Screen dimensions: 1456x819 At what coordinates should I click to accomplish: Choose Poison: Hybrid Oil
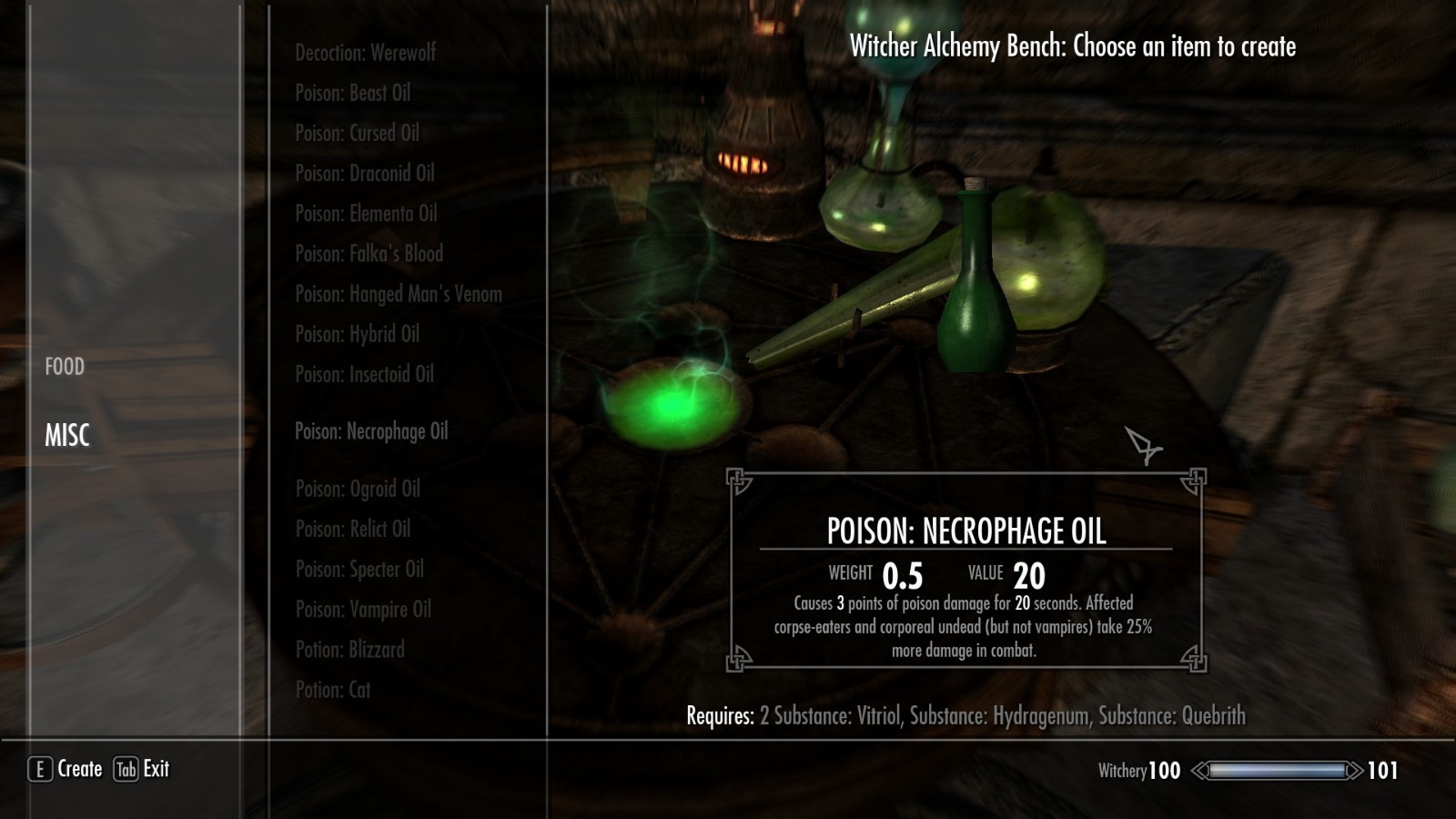click(x=357, y=334)
